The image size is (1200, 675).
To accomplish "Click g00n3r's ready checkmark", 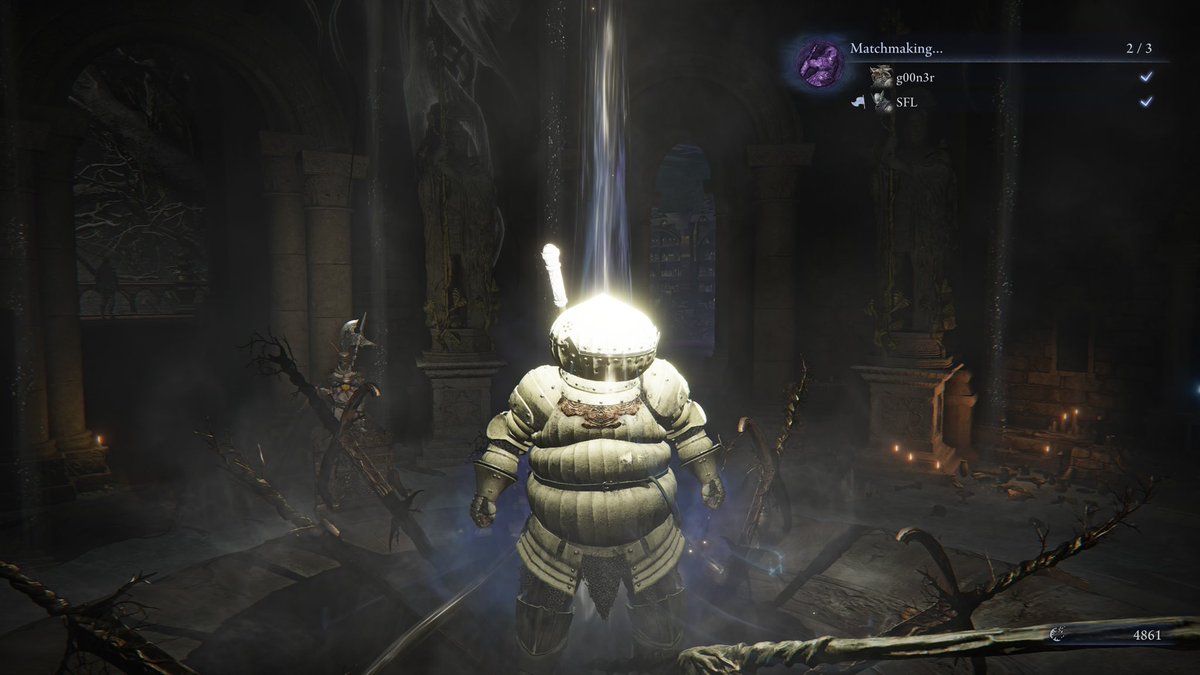I will pos(1146,77).
